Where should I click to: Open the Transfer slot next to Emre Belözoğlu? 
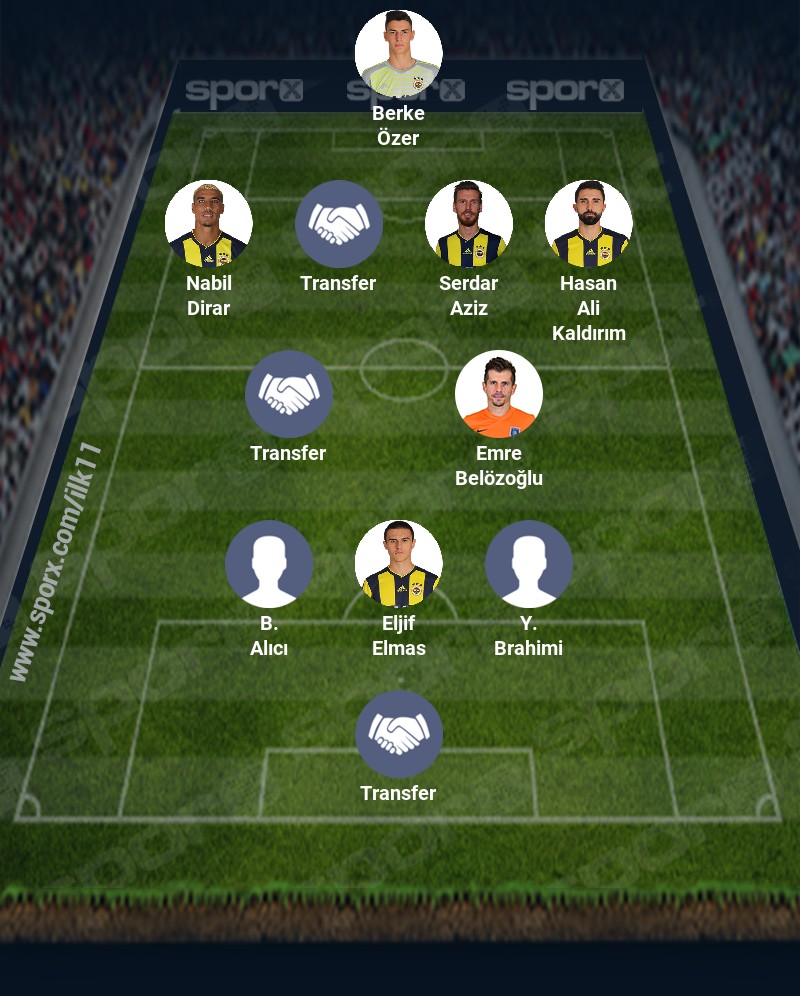(288, 394)
